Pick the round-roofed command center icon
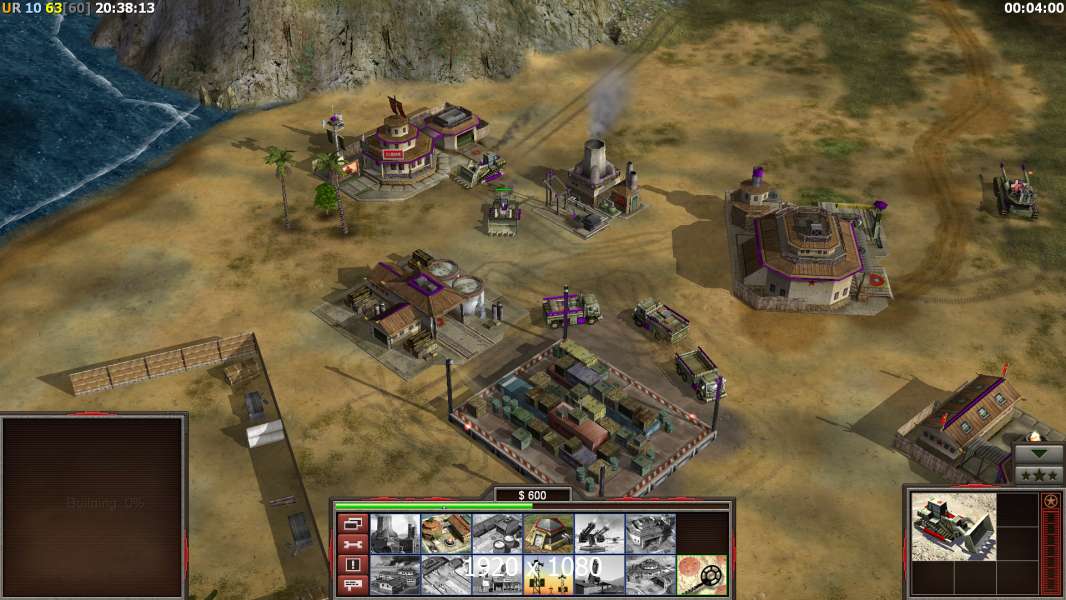The image size is (1066, 600). click(x=650, y=575)
